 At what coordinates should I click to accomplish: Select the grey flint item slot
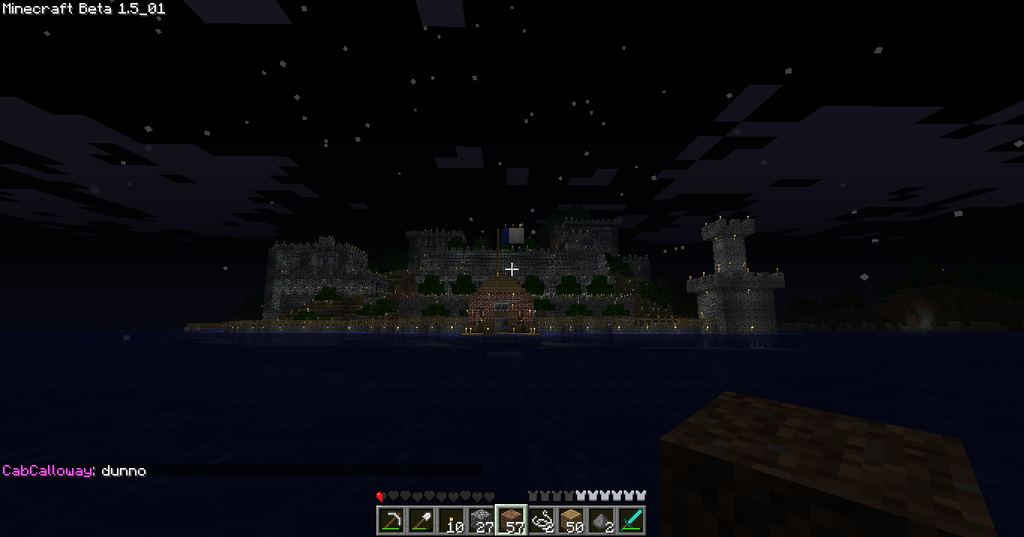601,520
